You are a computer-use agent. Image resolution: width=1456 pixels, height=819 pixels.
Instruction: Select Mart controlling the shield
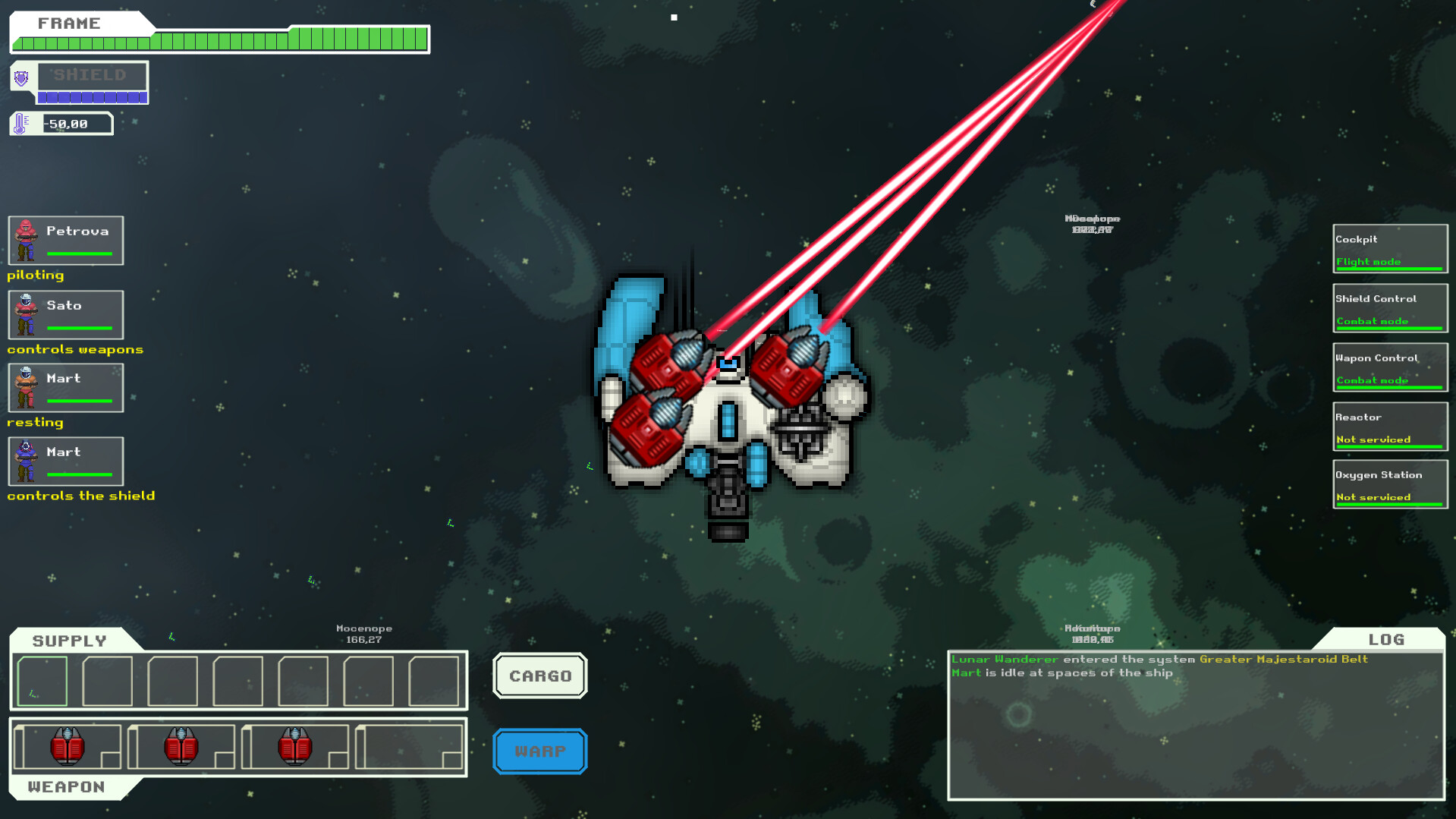(65, 461)
